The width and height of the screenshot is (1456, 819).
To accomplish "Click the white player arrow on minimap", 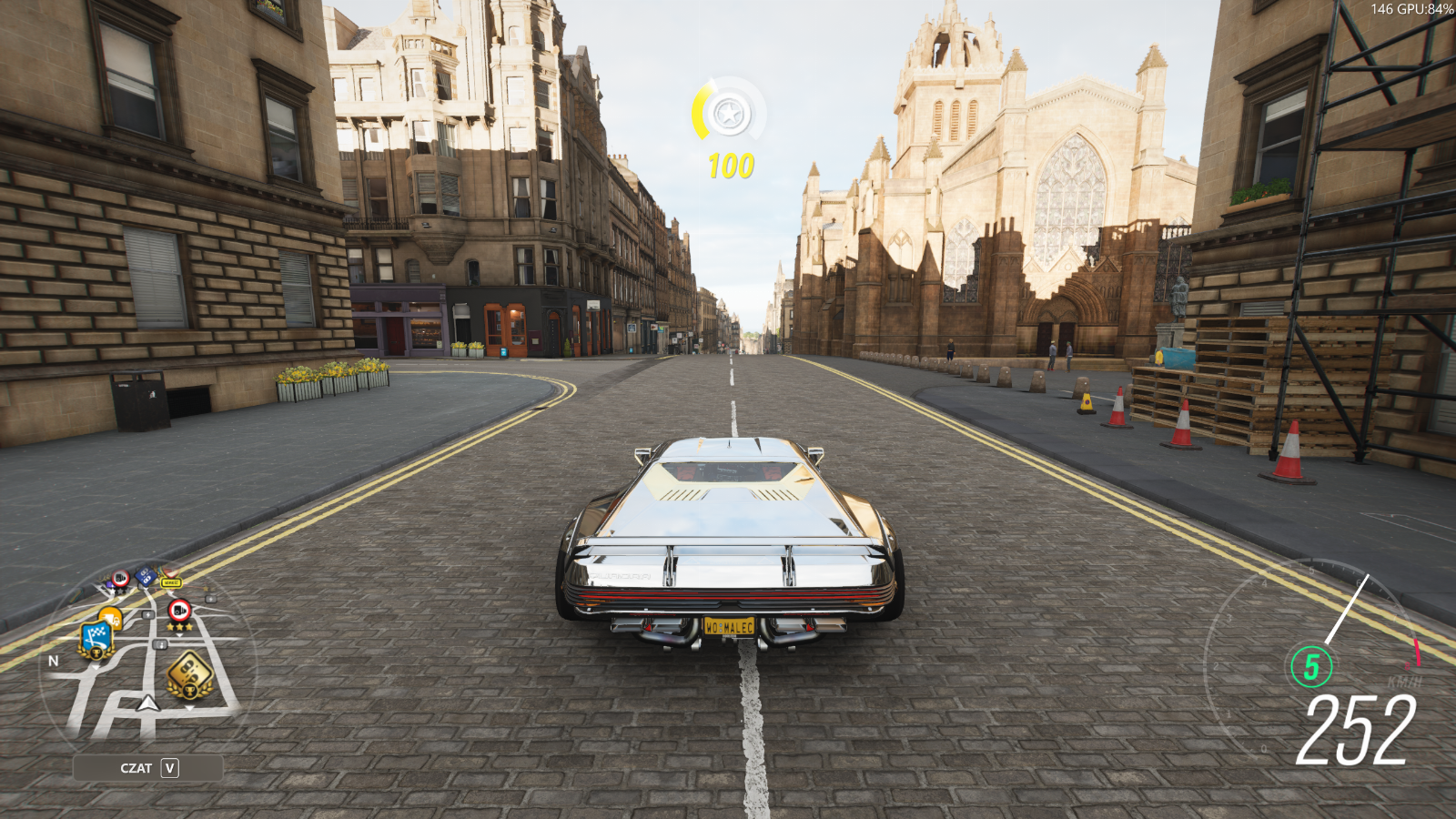I will (147, 703).
